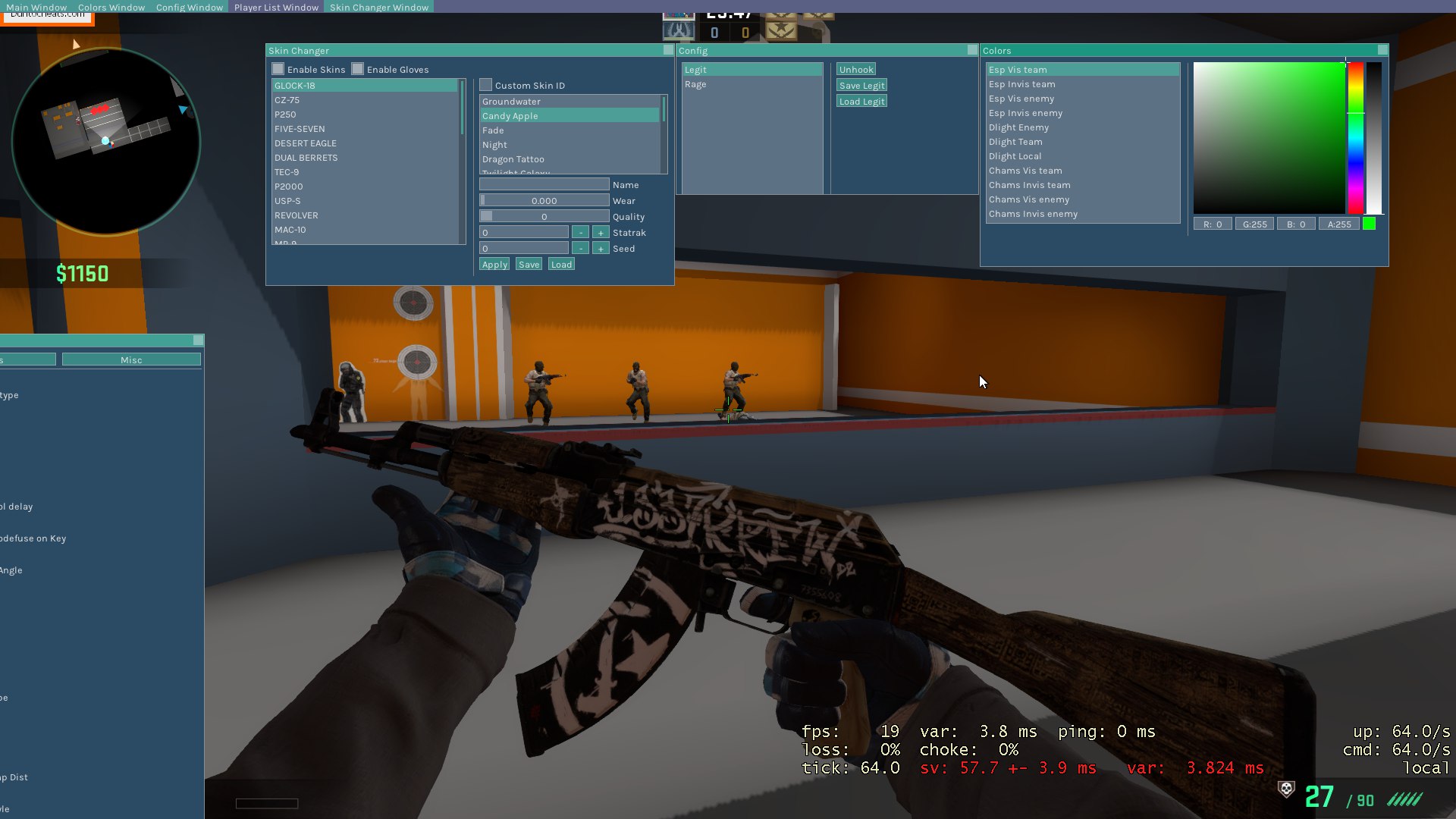The image size is (1456, 819).
Task: Choose the Fade skin entry
Action: pos(493,130)
